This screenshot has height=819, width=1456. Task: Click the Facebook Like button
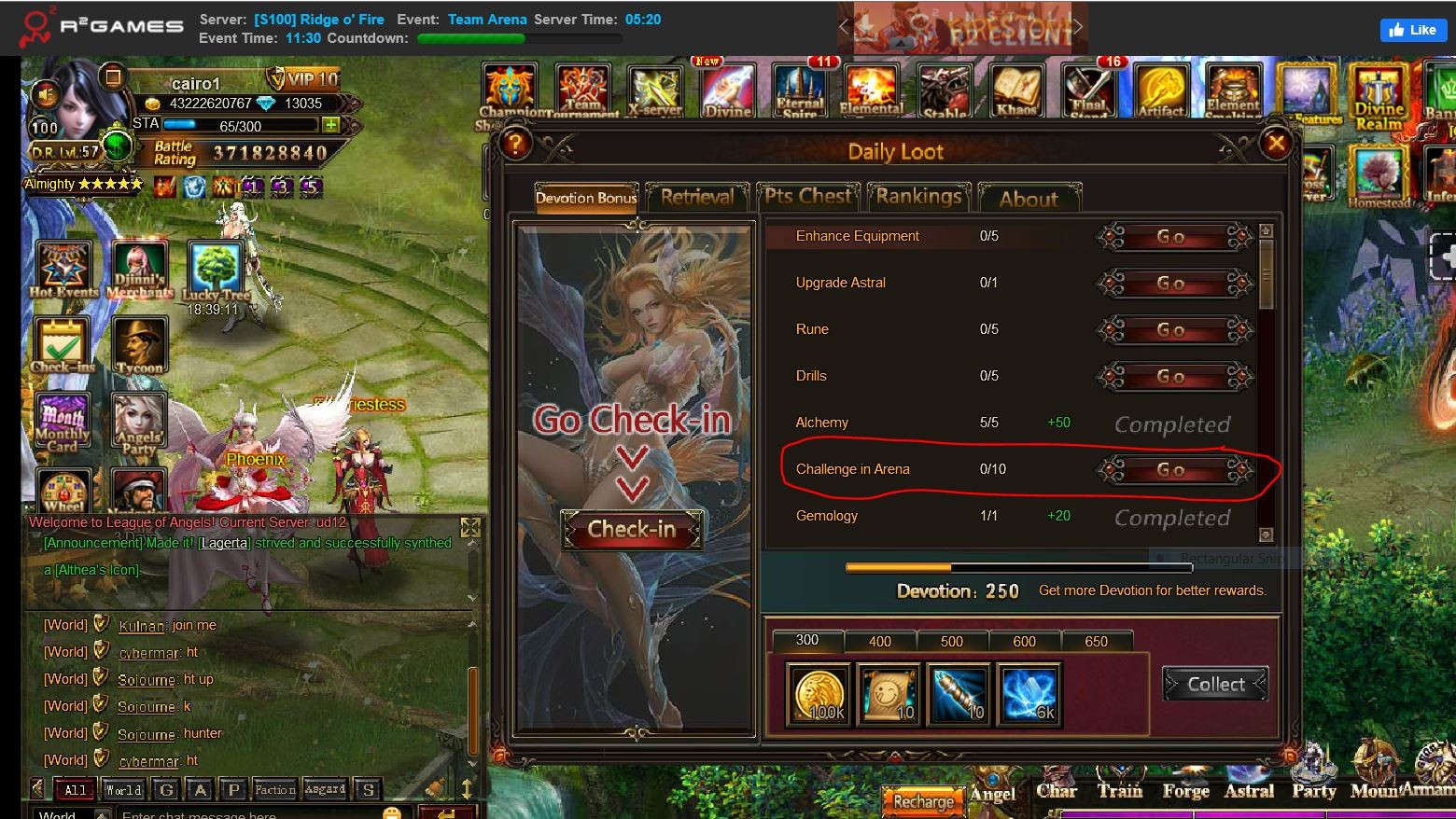[1413, 30]
